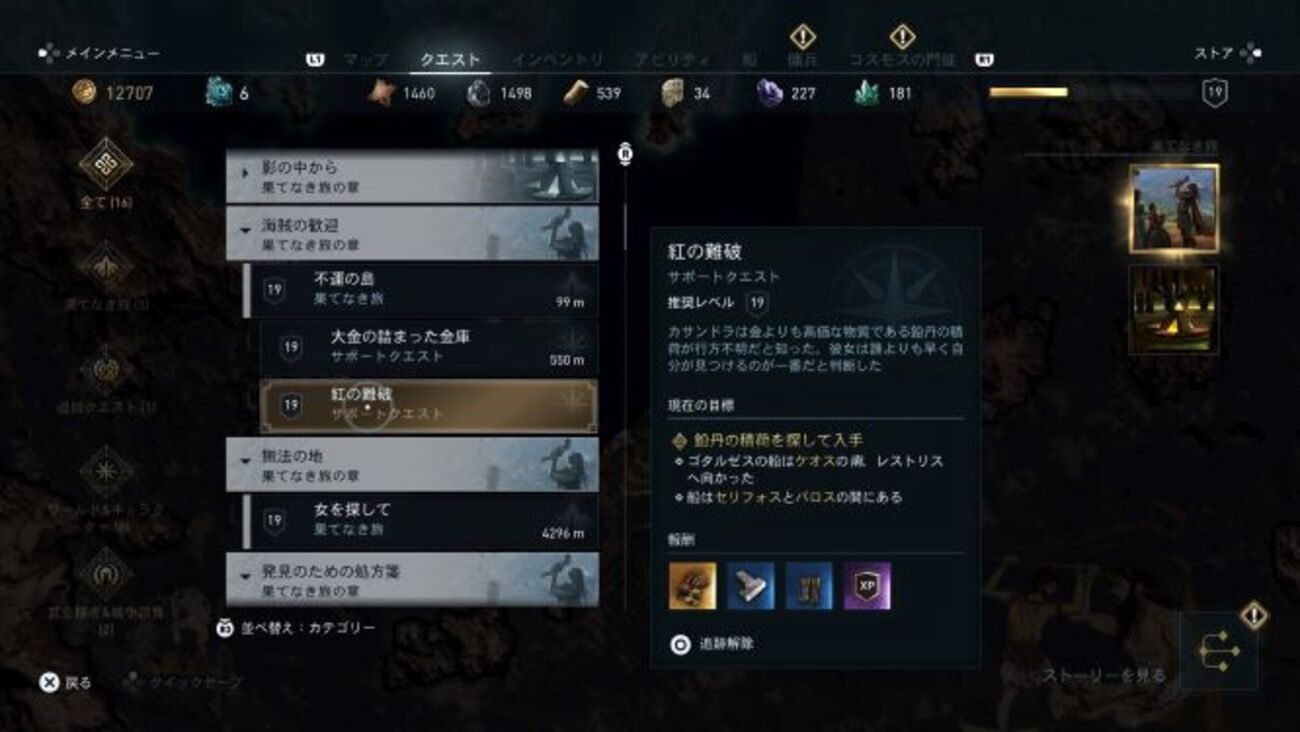Choose the 大金の詰まった金庫 support quest
This screenshot has width=1300, height=732.
[428, 346]
